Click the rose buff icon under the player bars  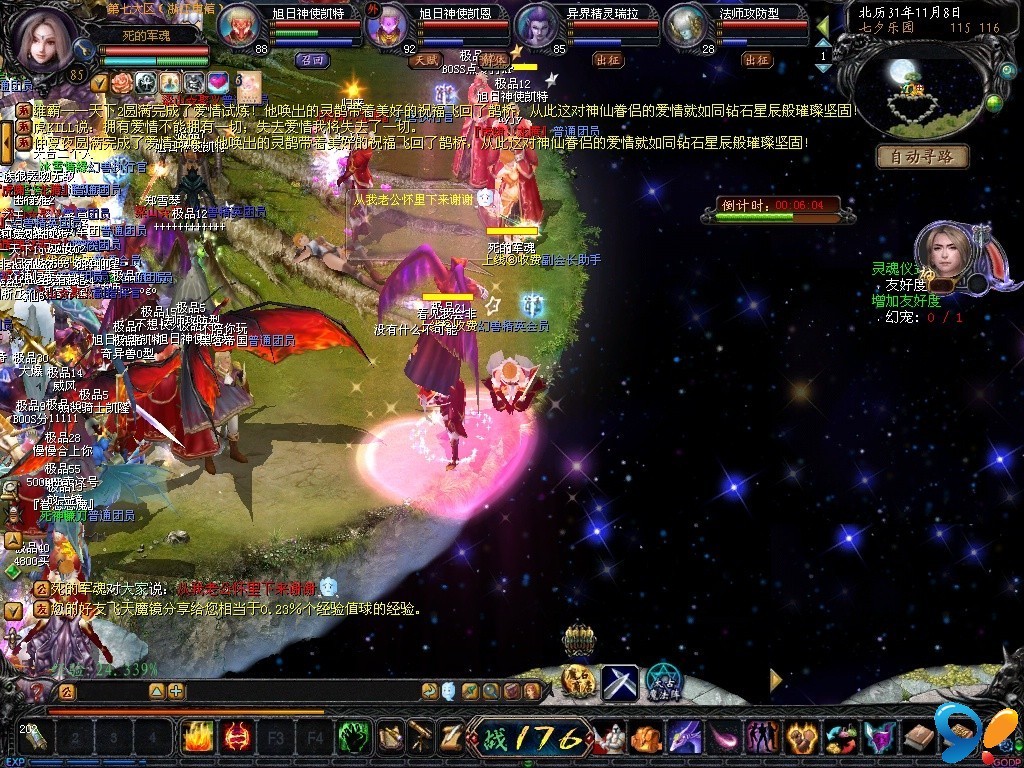[121, 81]
